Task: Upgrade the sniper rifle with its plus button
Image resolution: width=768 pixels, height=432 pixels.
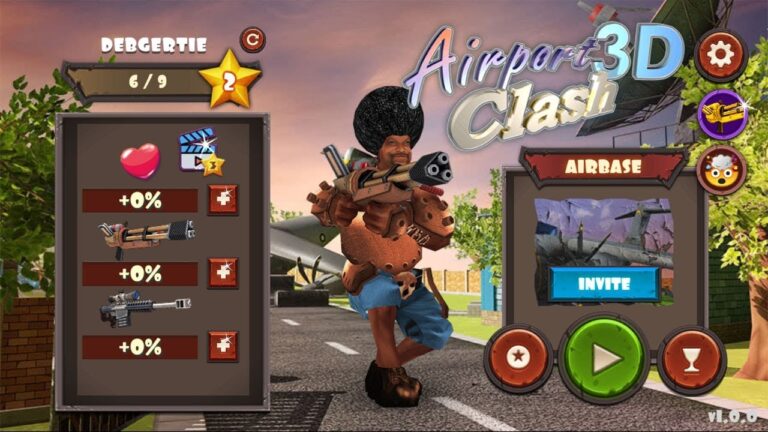Action: (222, 346)
